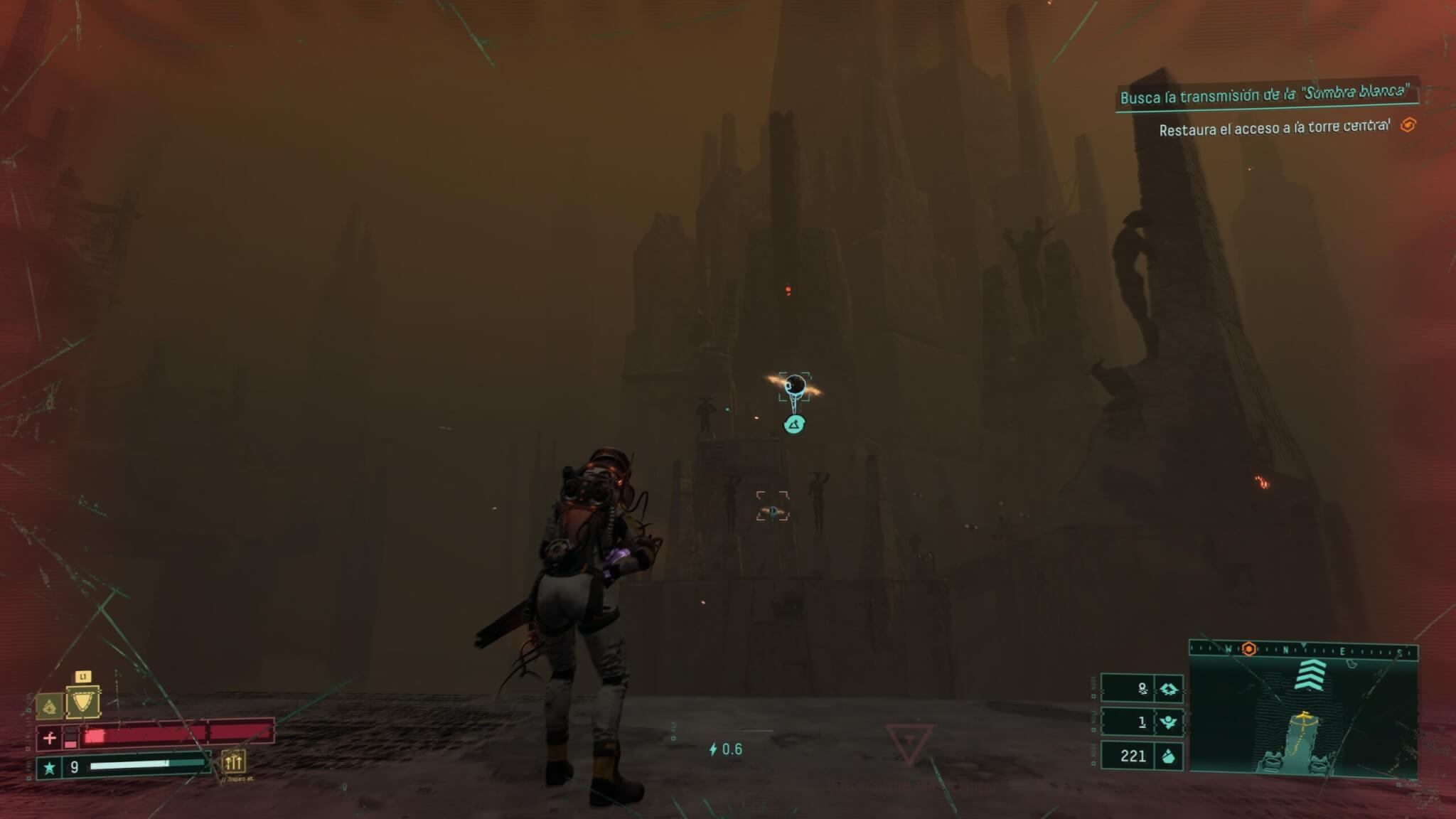Image resolution: width=1456 pixels, height=819 pixels.
Task: Click the winged figure resource icon
Action: (x=1168, y=722)
